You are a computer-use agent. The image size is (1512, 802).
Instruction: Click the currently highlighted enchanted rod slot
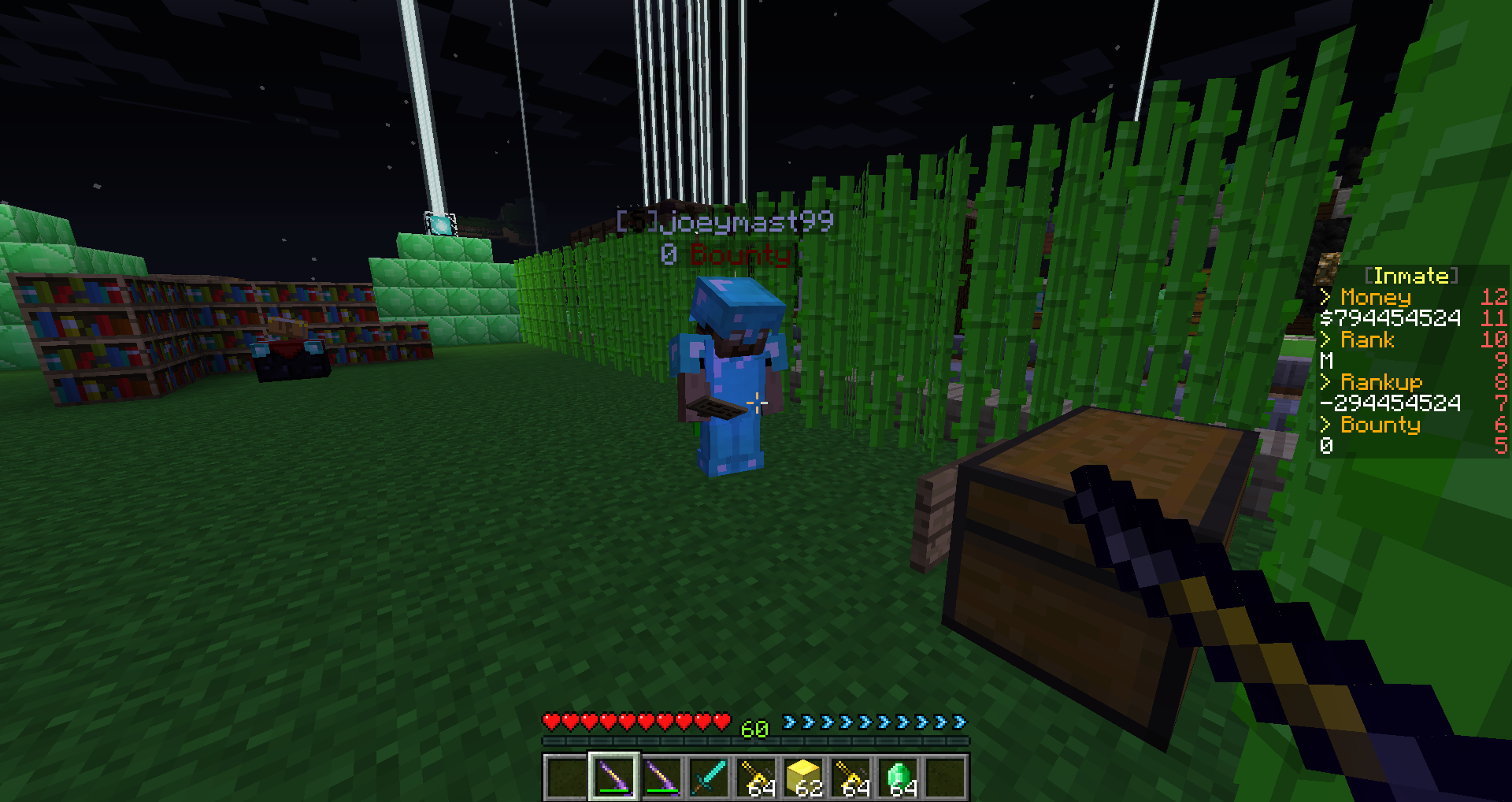pos(614,777)
